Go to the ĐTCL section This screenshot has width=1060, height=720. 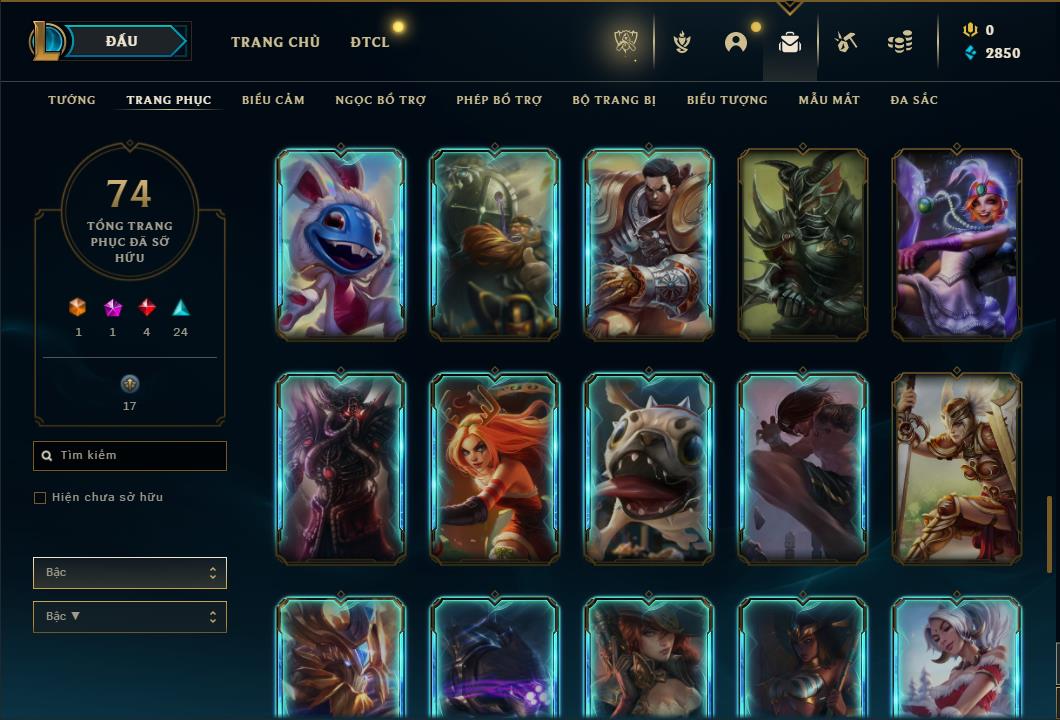[x=370, y=42]
